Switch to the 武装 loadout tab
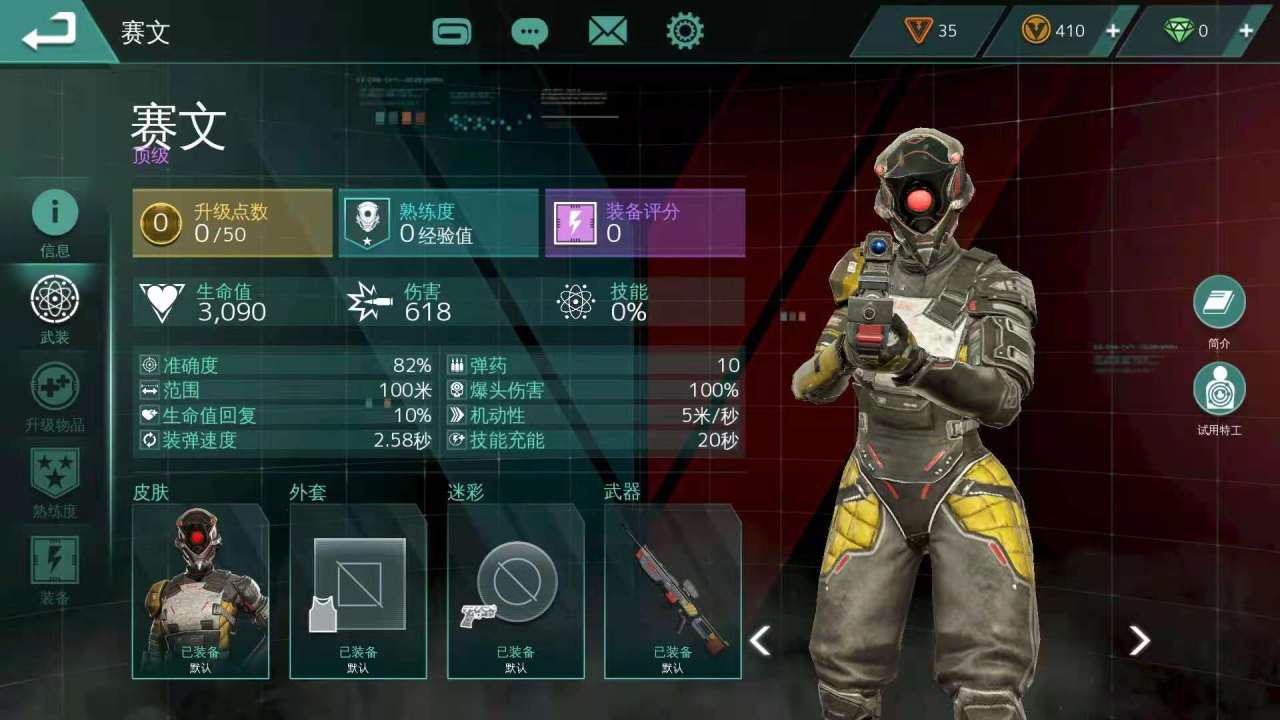 55,307
